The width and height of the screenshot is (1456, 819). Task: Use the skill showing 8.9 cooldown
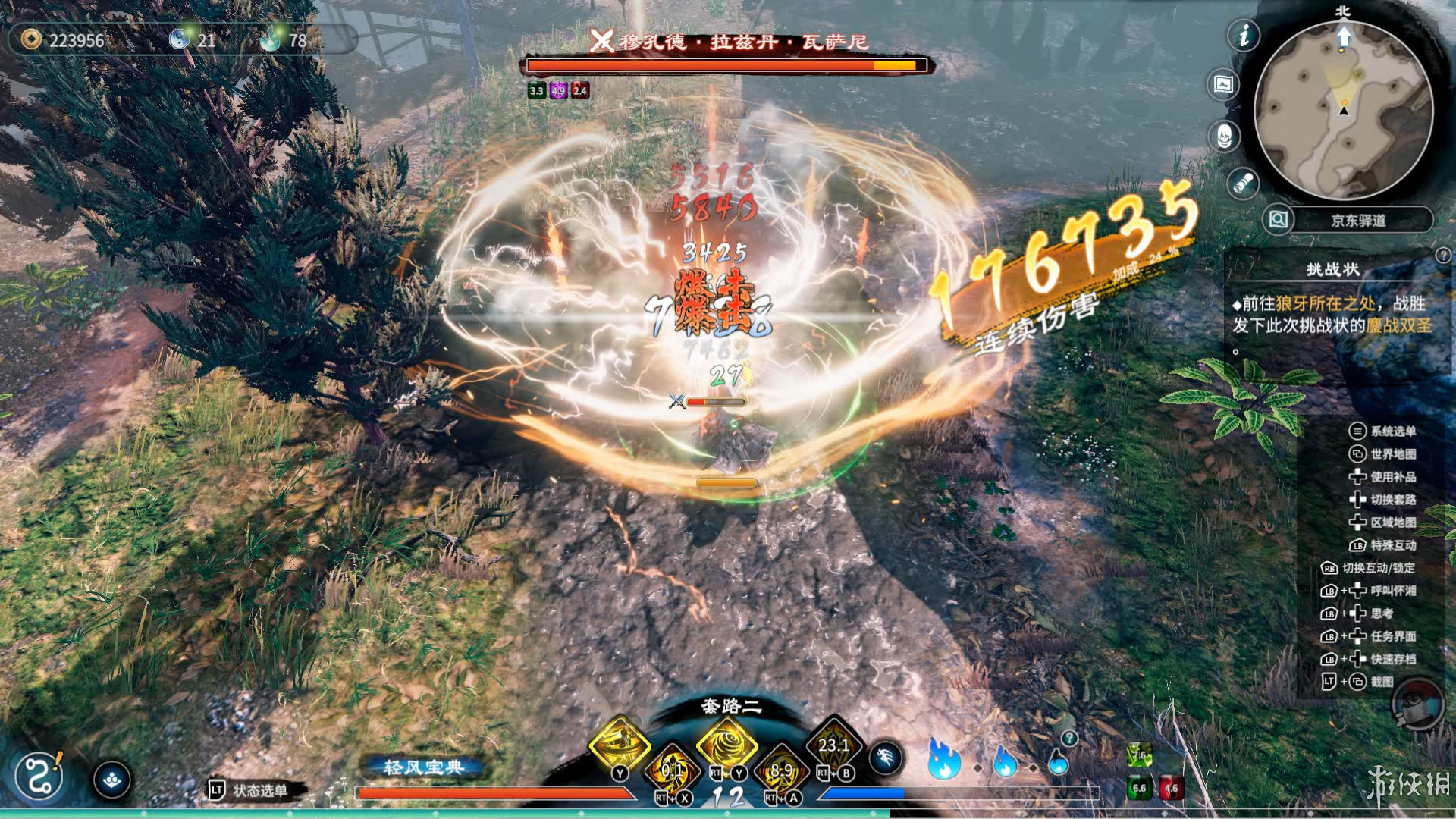point(781,770)
